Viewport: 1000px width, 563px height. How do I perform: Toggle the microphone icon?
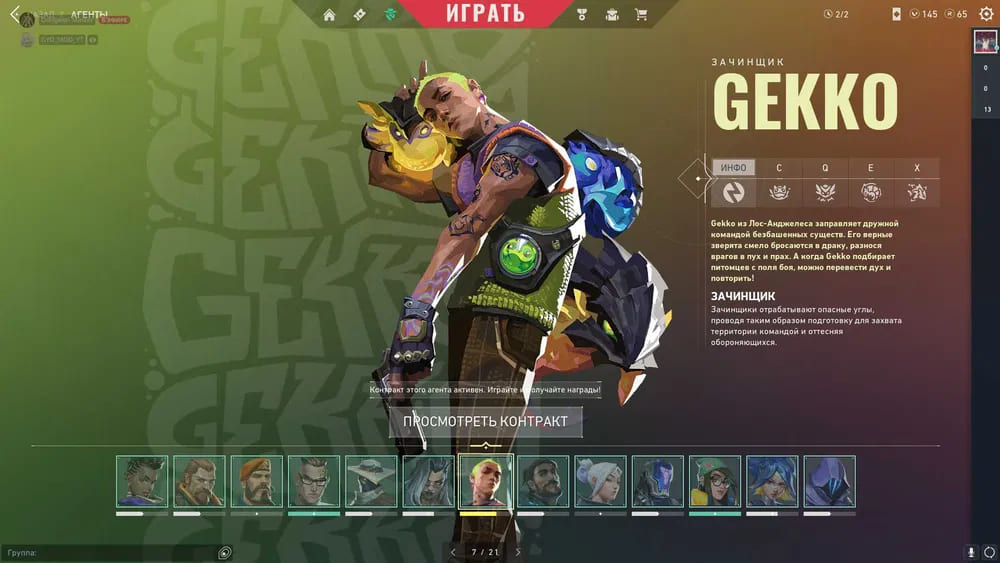(970, 552)
